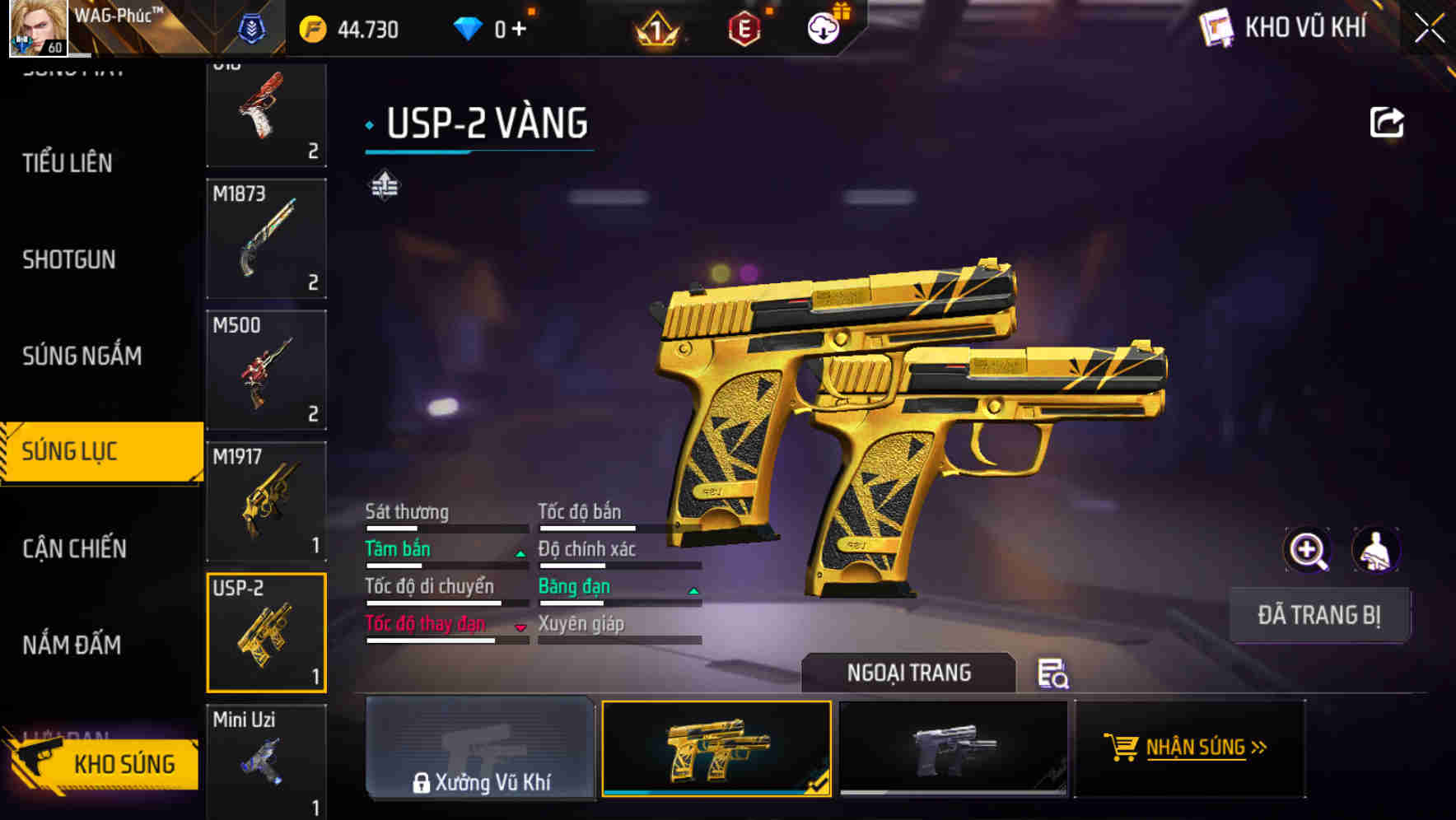The width and height of the screenshot is (1456, 820).
Task: Open the skin search icon next to NGOẠI TRANG
Action: click(1054, 673)
